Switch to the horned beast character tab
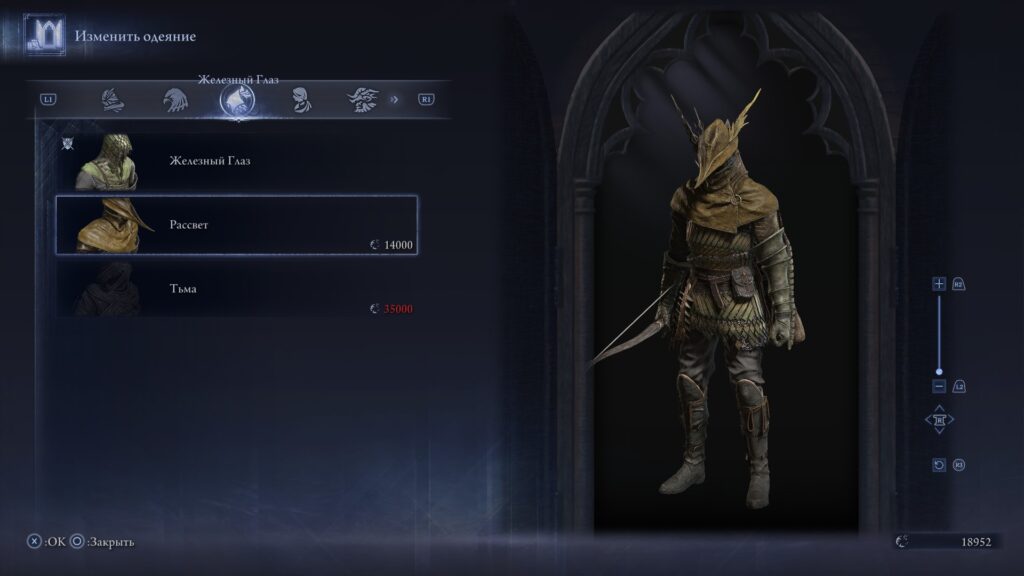Viewport: 1024px width, 576px height. [x=361, y=99]
